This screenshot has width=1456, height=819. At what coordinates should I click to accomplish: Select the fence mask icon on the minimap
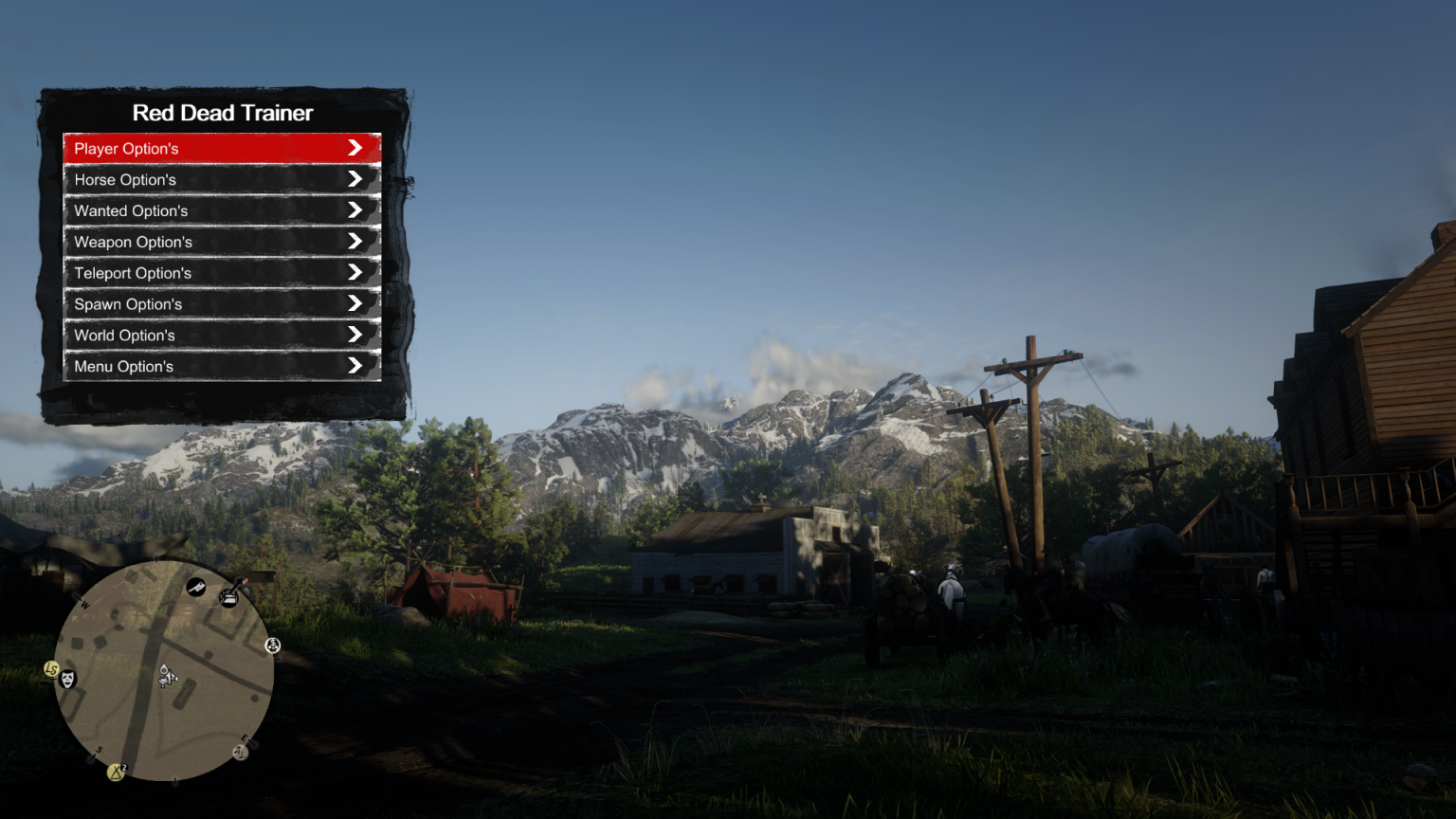click(67, 680)
